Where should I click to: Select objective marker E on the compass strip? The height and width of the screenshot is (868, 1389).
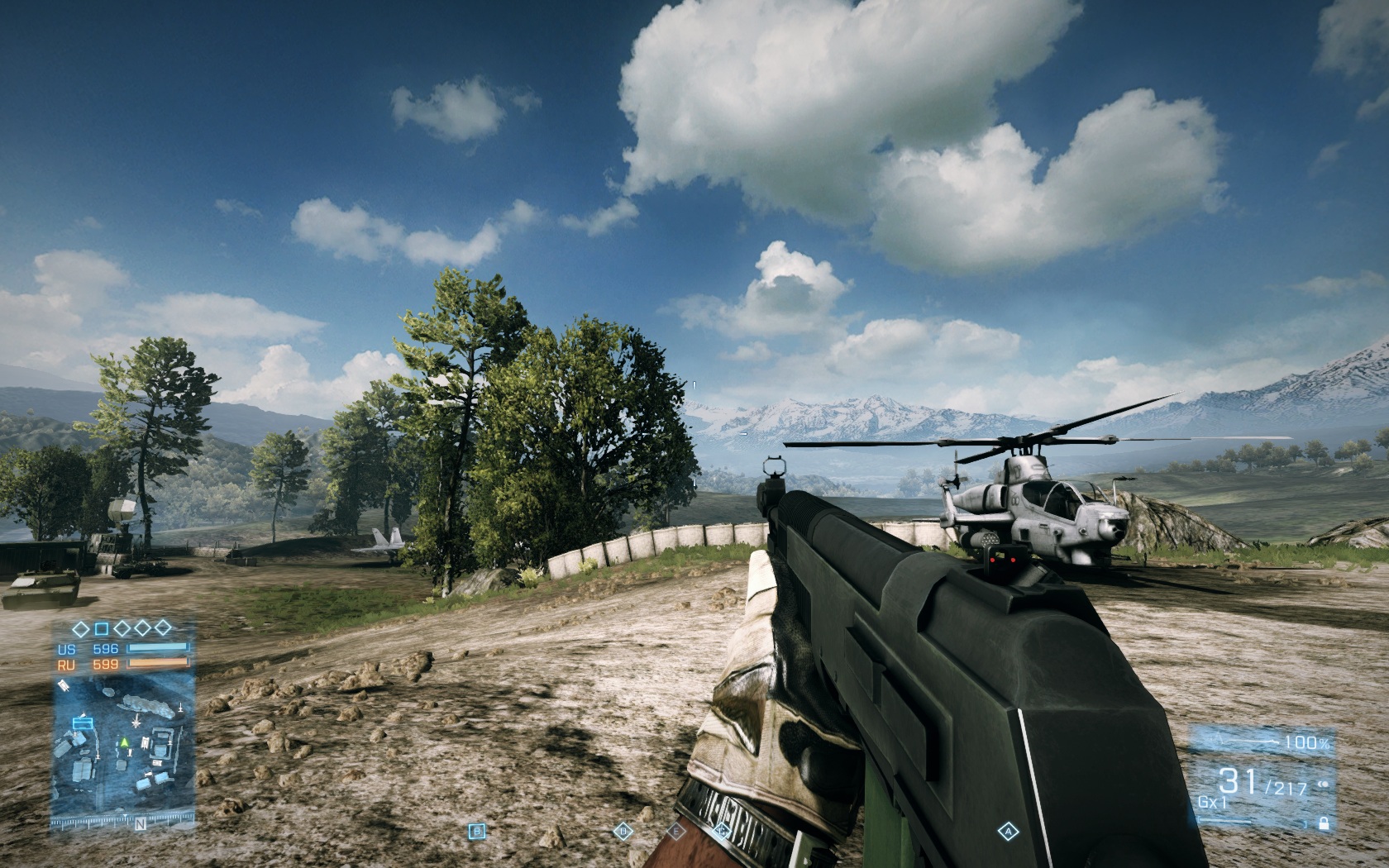coord(676,831)
